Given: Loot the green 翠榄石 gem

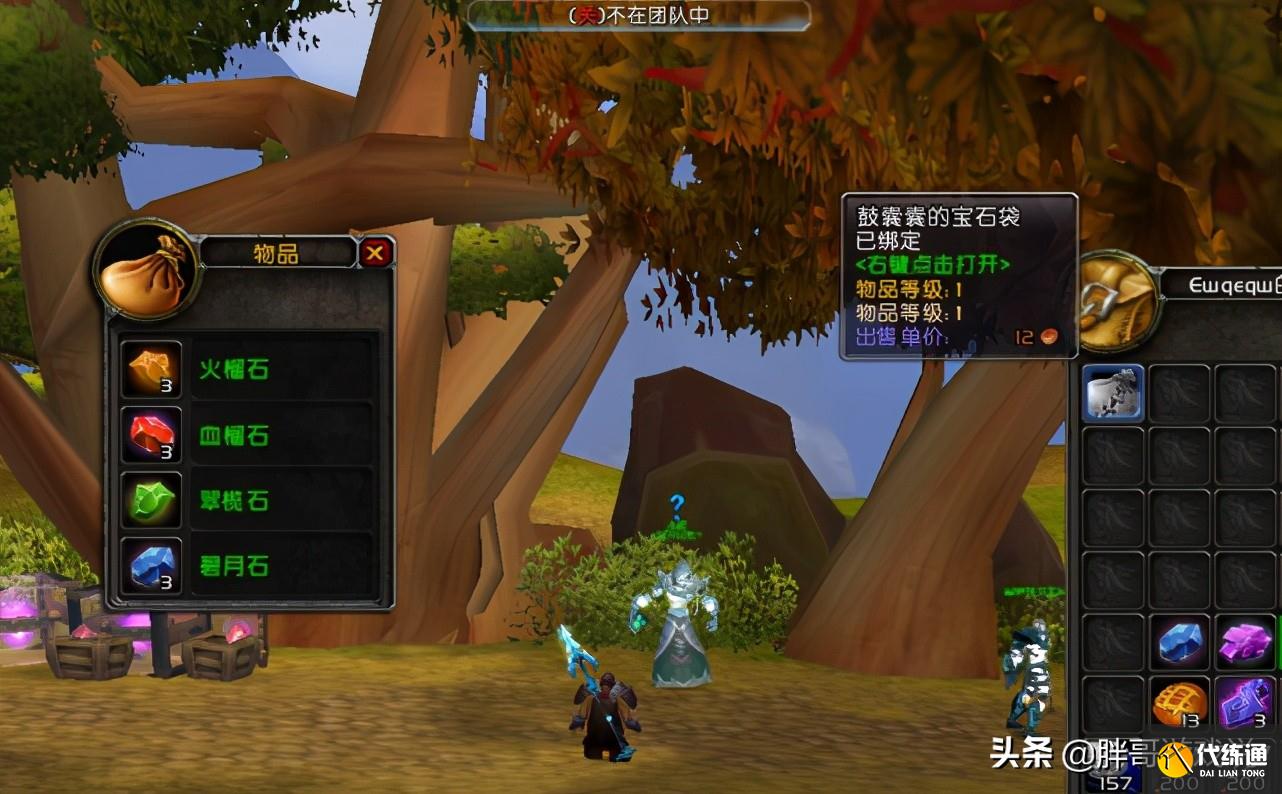Looking at the screenshot, I should pyautogui.click(x=151, y=501).
